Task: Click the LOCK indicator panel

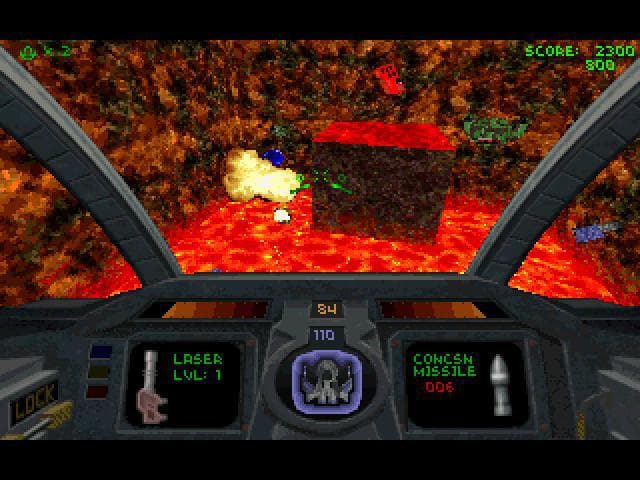Action: pos(33,403)
